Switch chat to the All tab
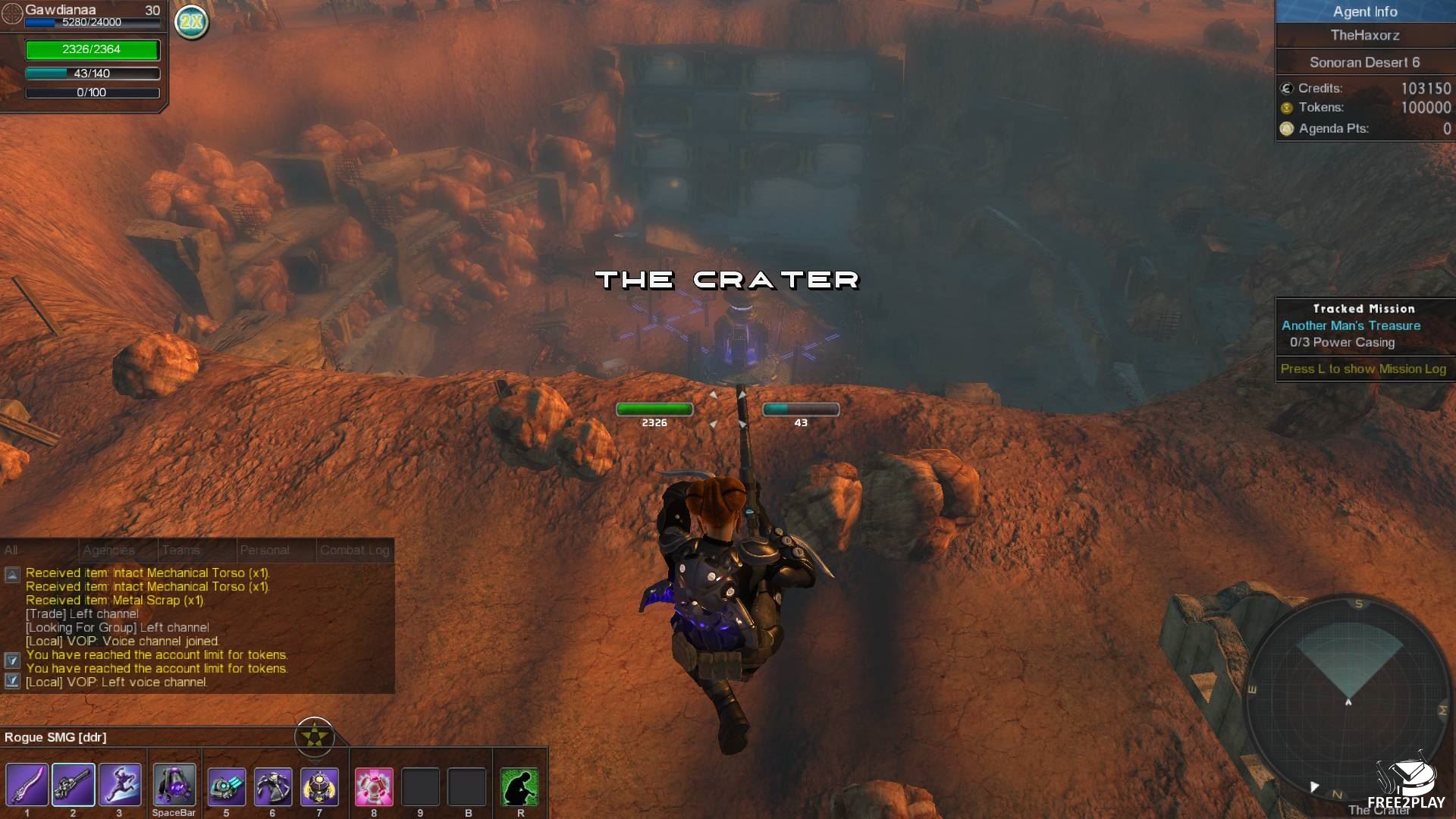The width and height of the screenshot is (1456, 819). pyautogui.click(x=11, y=550)
